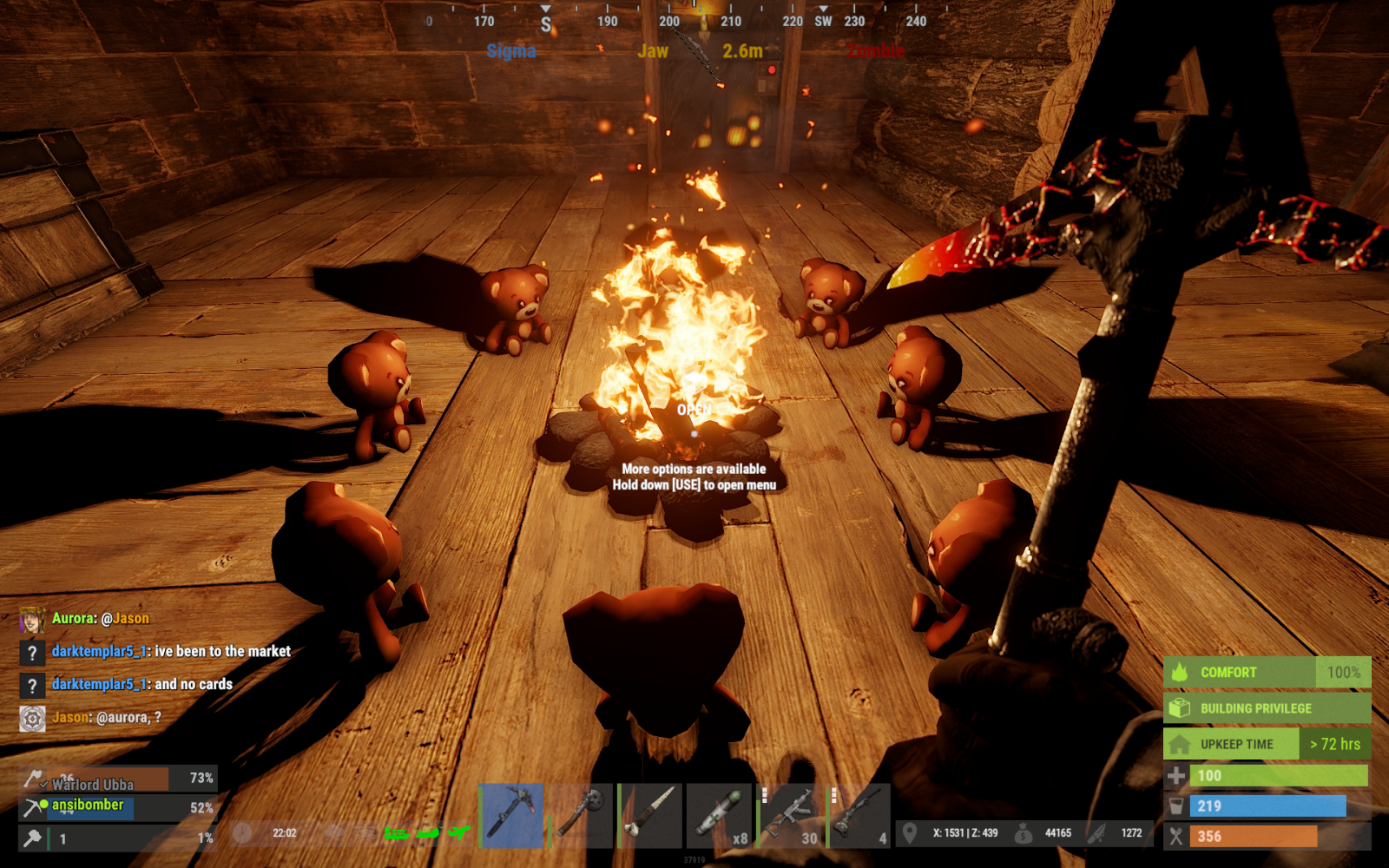Click the Open prompt on the campfire
The height and width of the screenshot is (868, 1389).
coord(694,410)
